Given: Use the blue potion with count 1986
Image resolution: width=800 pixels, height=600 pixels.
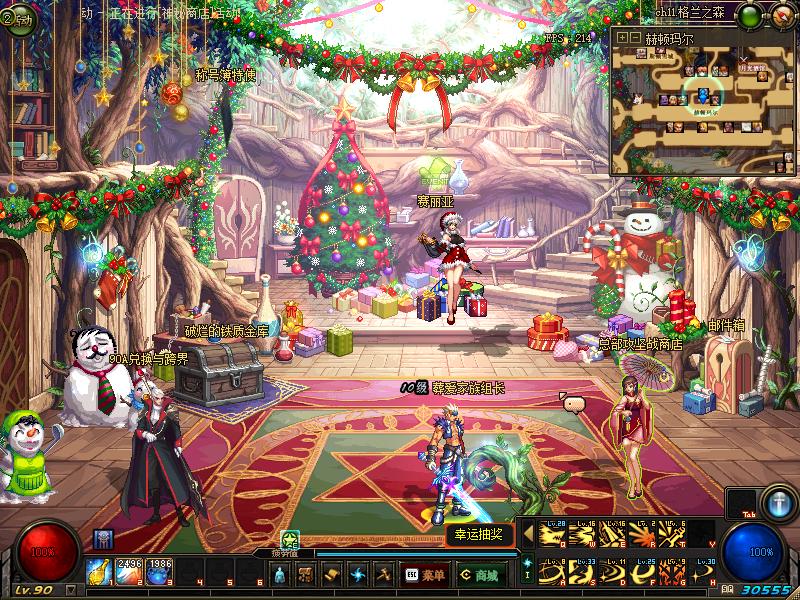Looking at the screenshot, I should pos(160,570).
